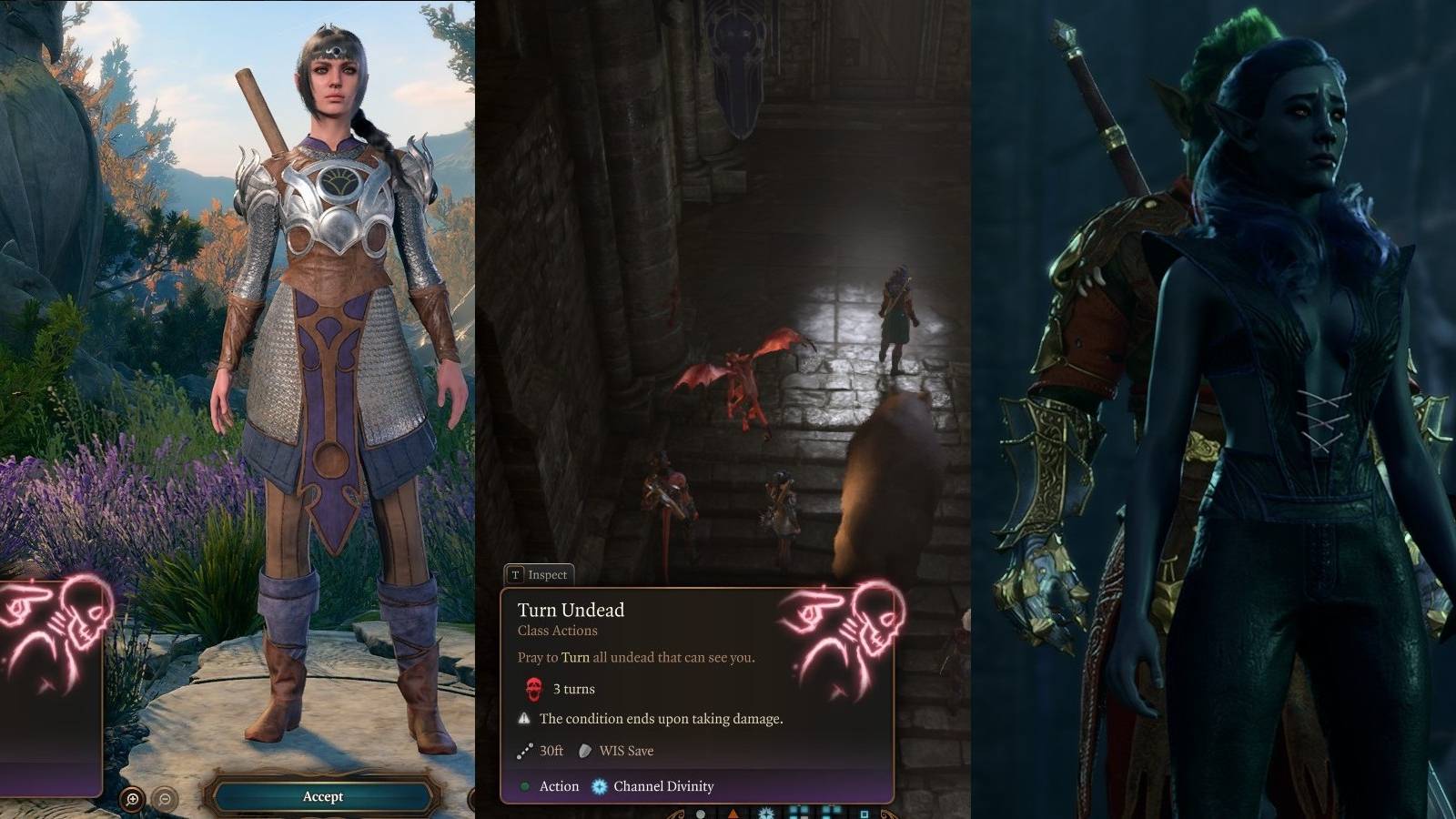This screenshot has height=819, width=1456.
Task: Click the zoom-out magnifier icon
Action: pos(162,796)
